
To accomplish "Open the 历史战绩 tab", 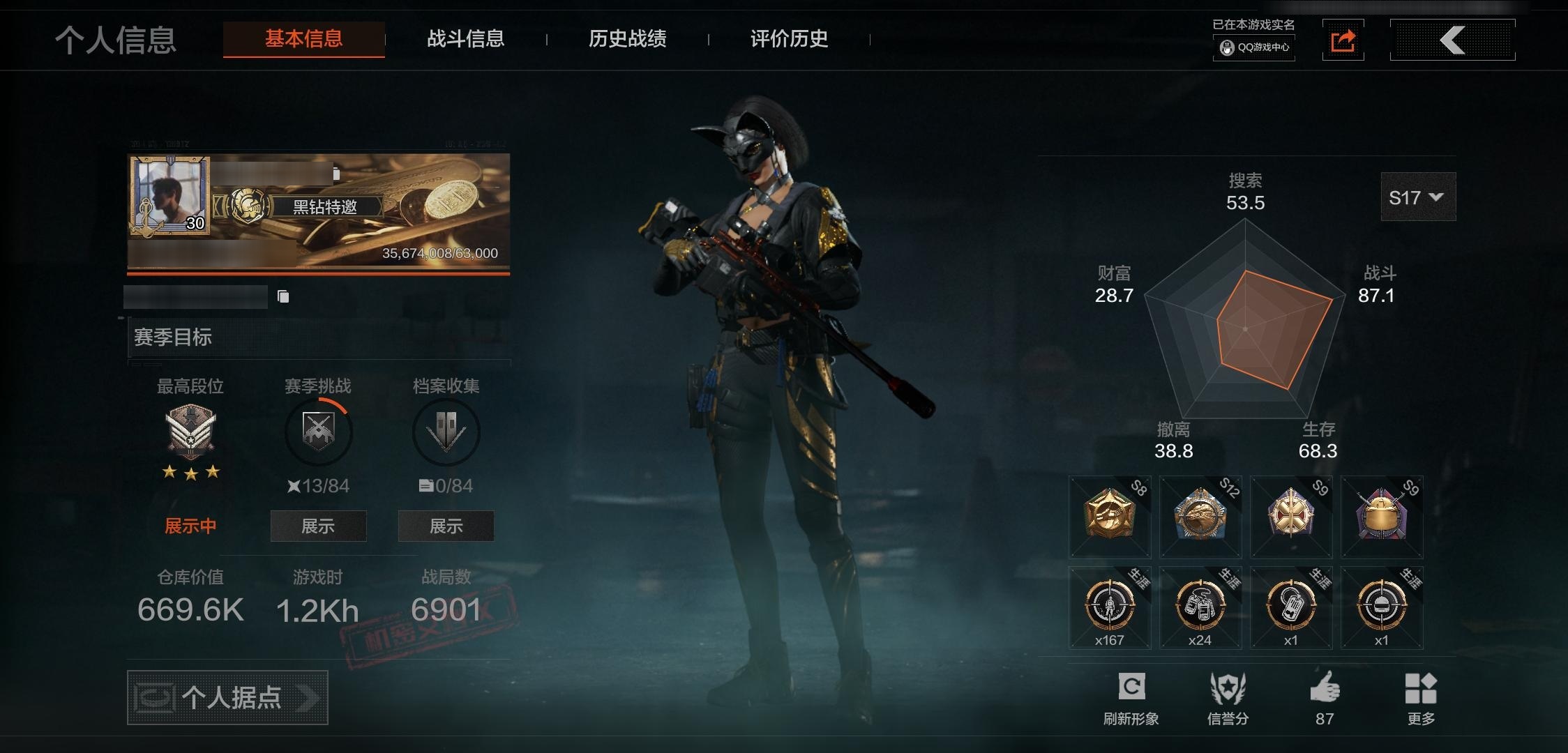I will pyautogui.click(x=627, y=39).
